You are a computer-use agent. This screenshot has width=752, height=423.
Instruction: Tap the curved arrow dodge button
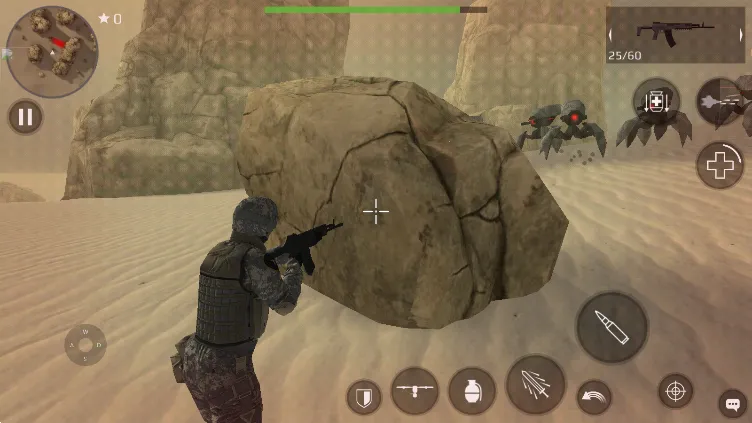coord(594,397)
